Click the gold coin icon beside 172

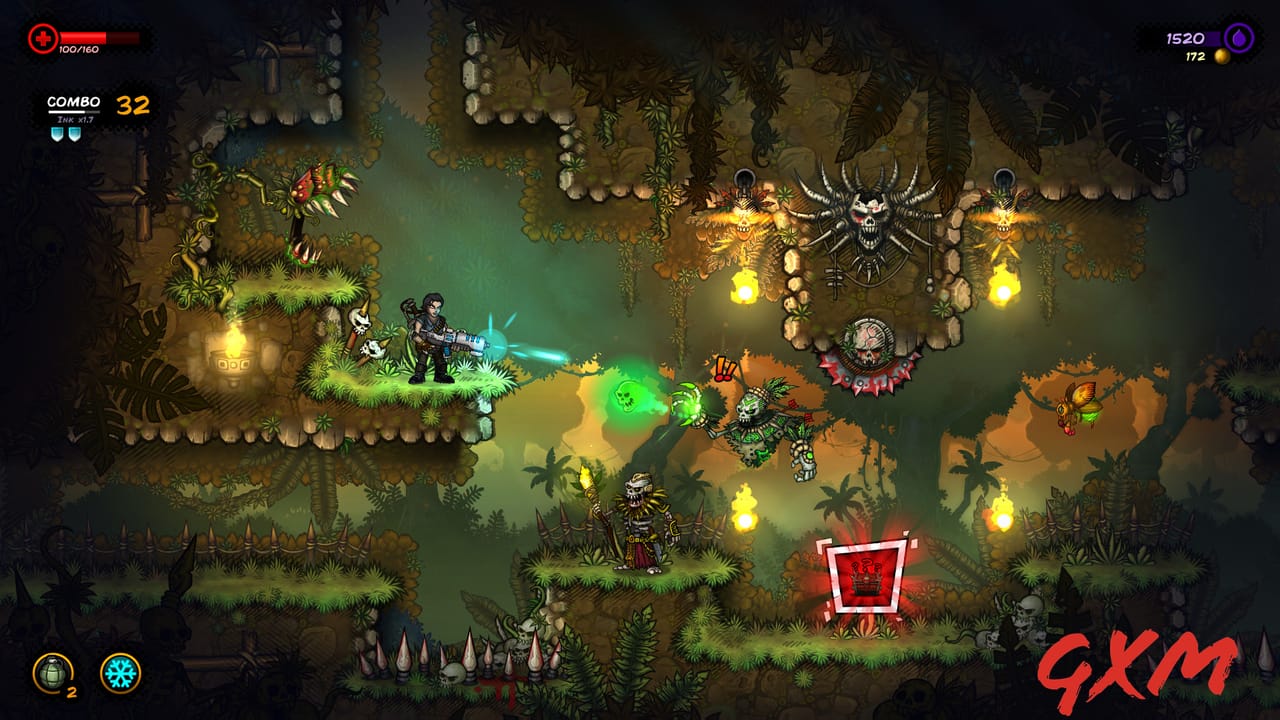pos(1222,57)
